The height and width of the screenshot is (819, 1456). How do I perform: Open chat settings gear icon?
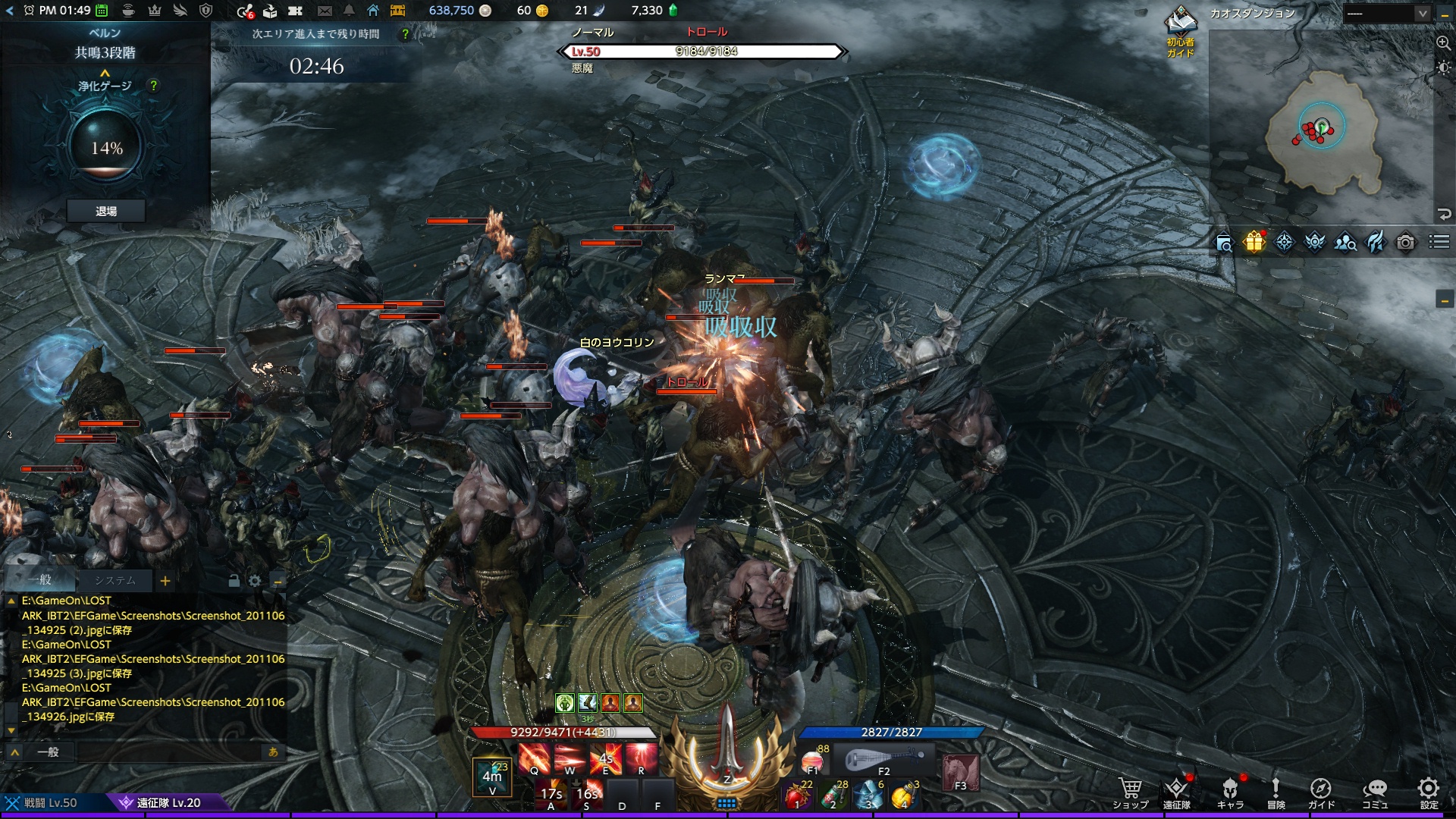(255, 581)
